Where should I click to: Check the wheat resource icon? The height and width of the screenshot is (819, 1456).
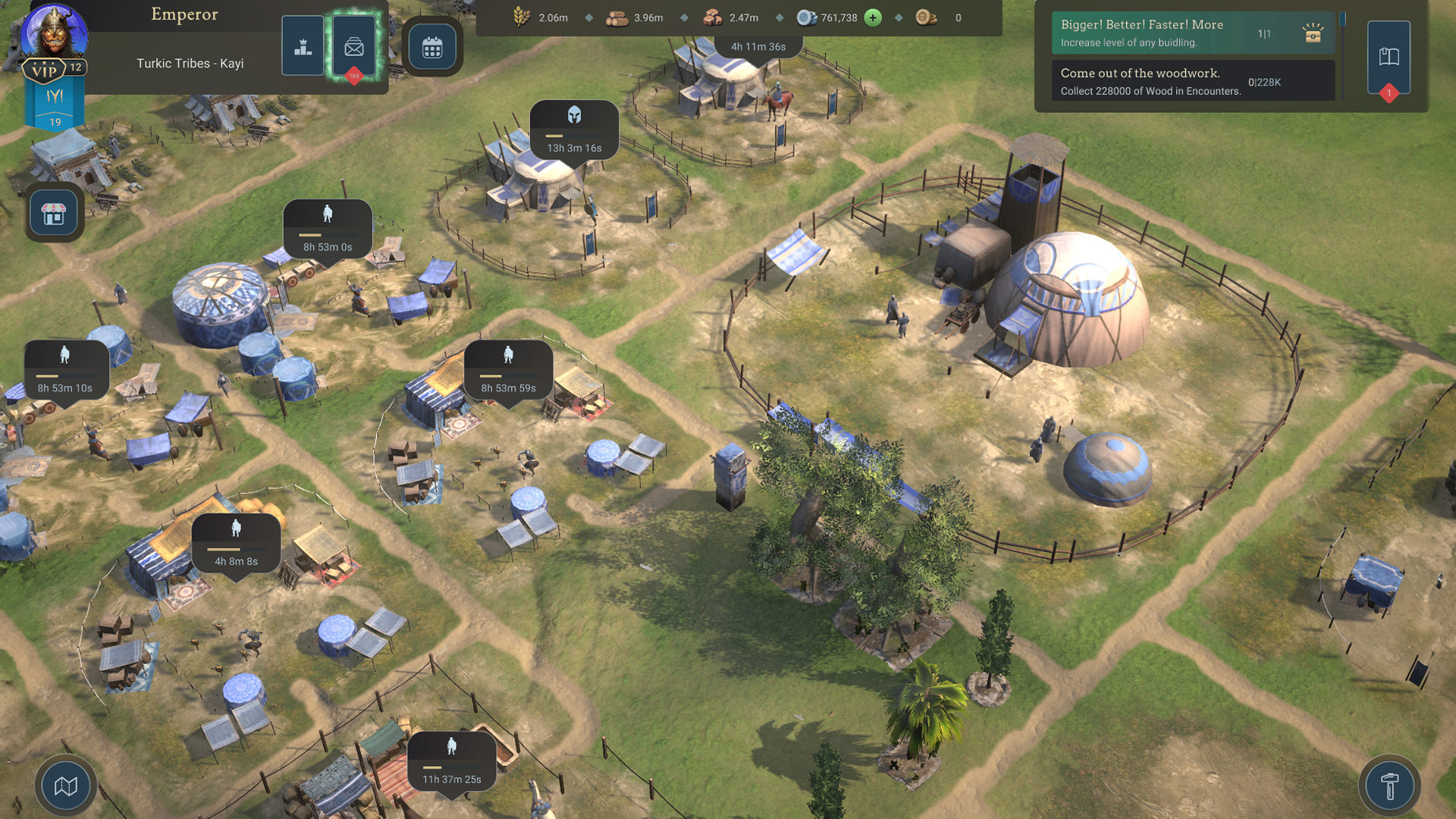coord(519,17)
